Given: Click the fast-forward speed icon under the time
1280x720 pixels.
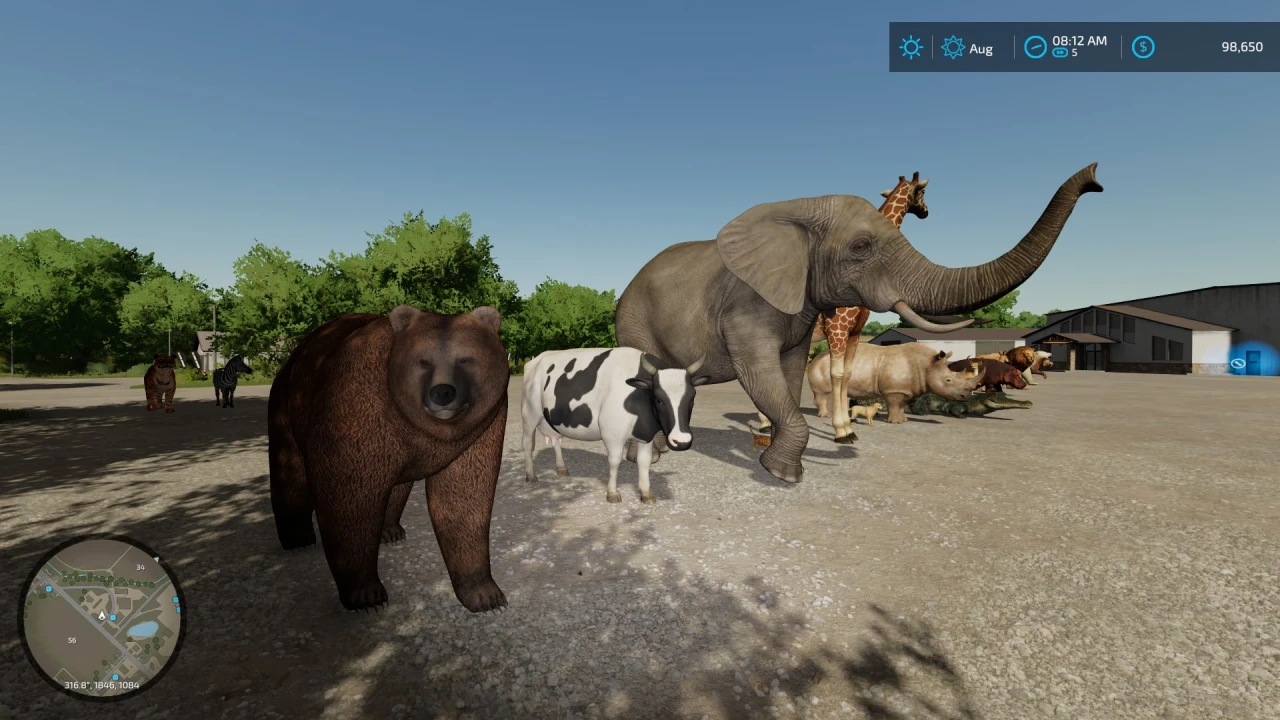Looking at the screenshot, I should [1059, 53].
